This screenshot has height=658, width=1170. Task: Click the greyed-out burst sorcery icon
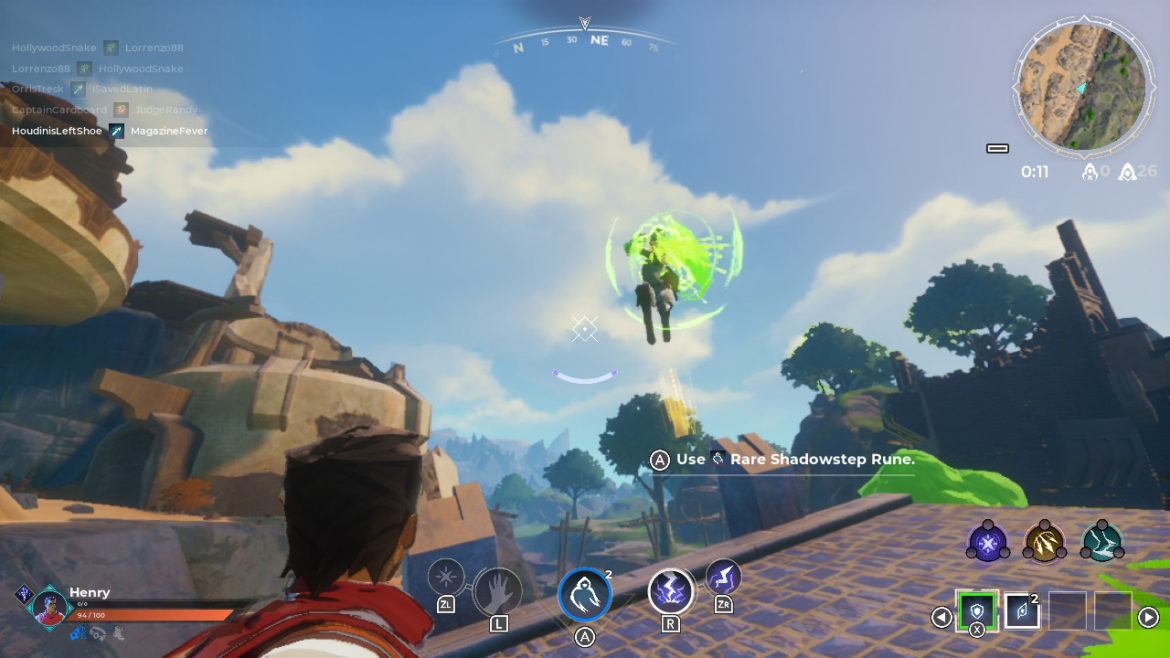click(446, 577)
